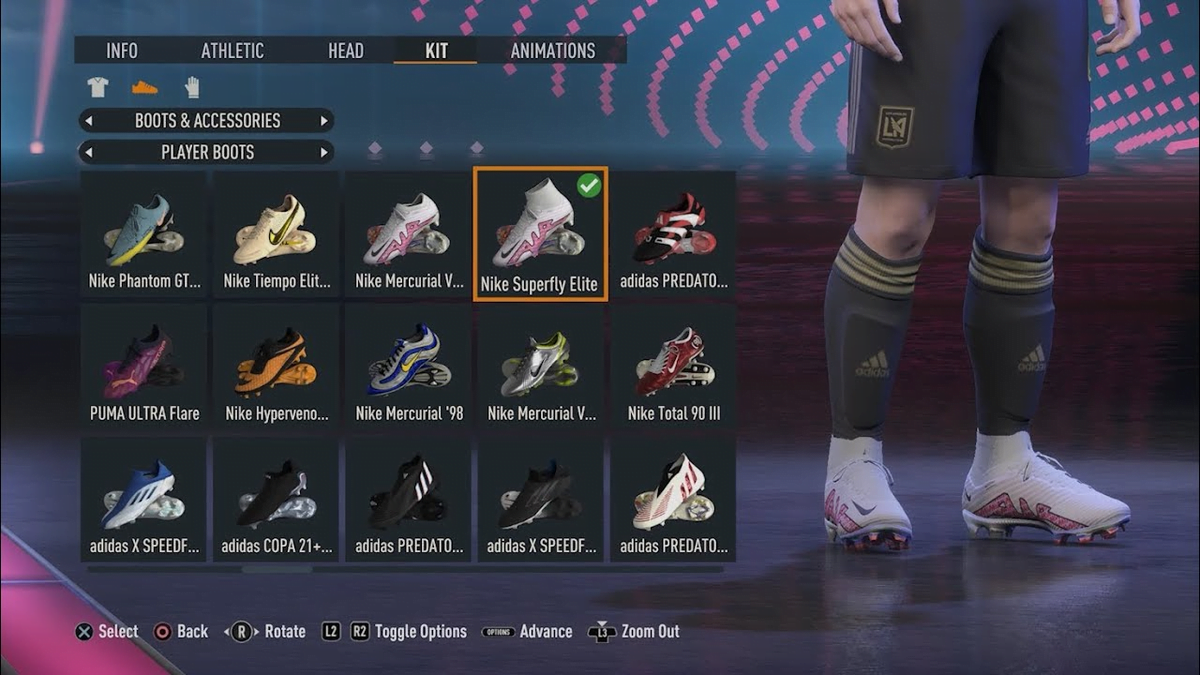
Task: Switch to the HEAD tab
Action: tap(345, 51)
